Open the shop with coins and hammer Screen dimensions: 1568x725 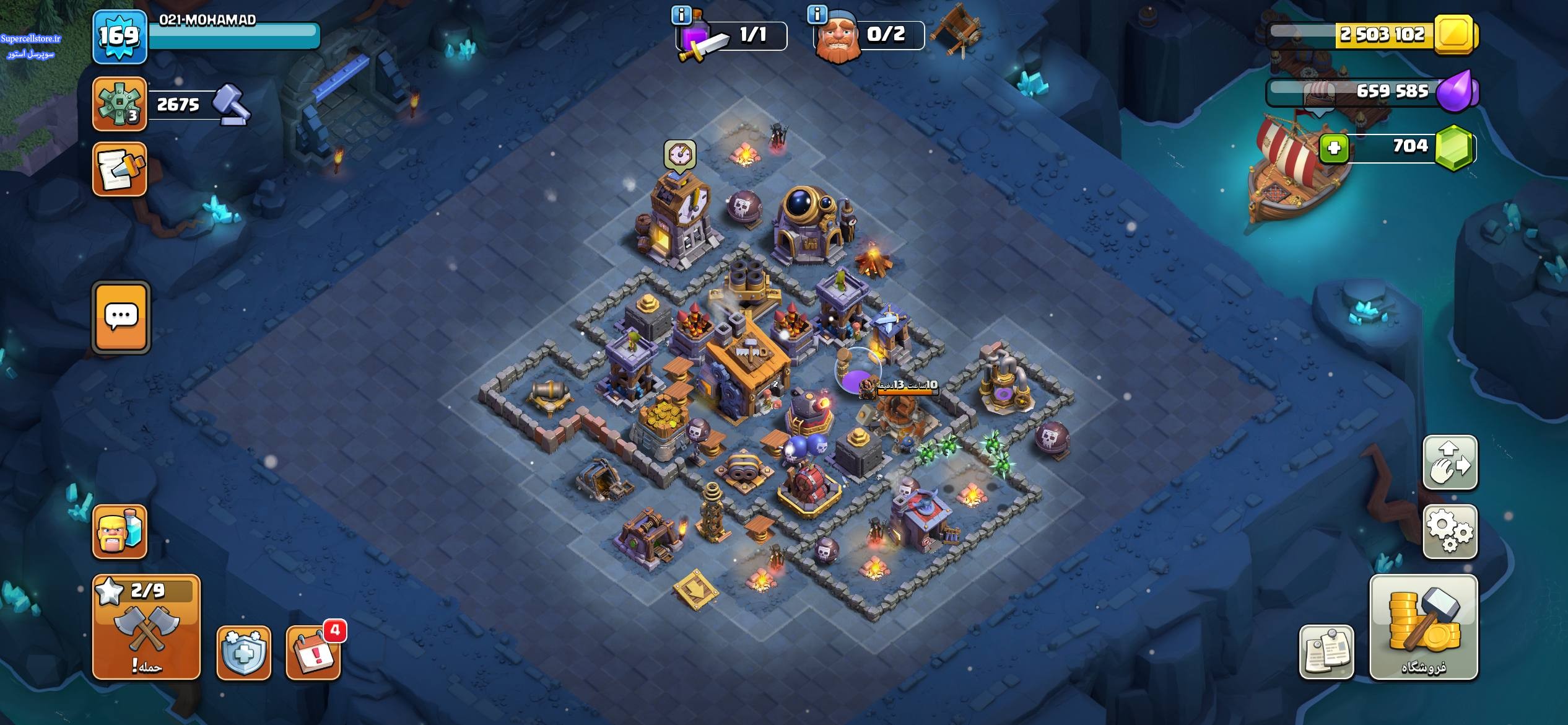coord(1423,627)
